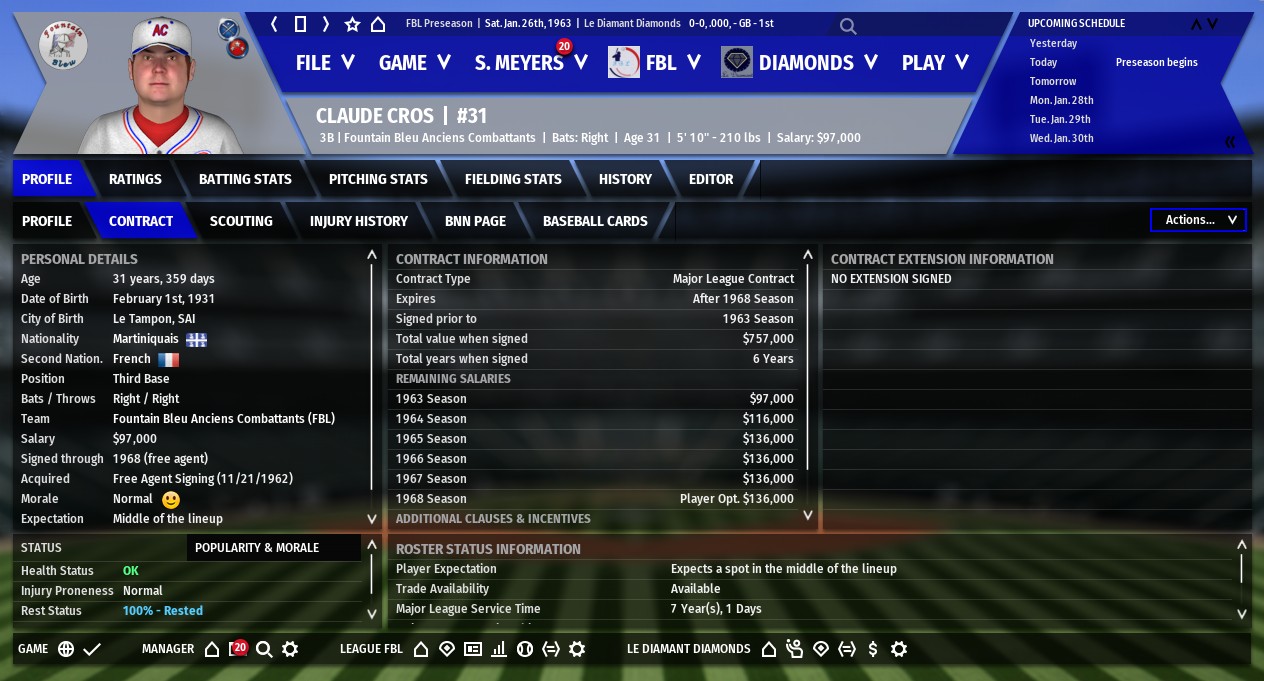Show the FIELDING STATS tab
1264x681 pixels.
513,179
